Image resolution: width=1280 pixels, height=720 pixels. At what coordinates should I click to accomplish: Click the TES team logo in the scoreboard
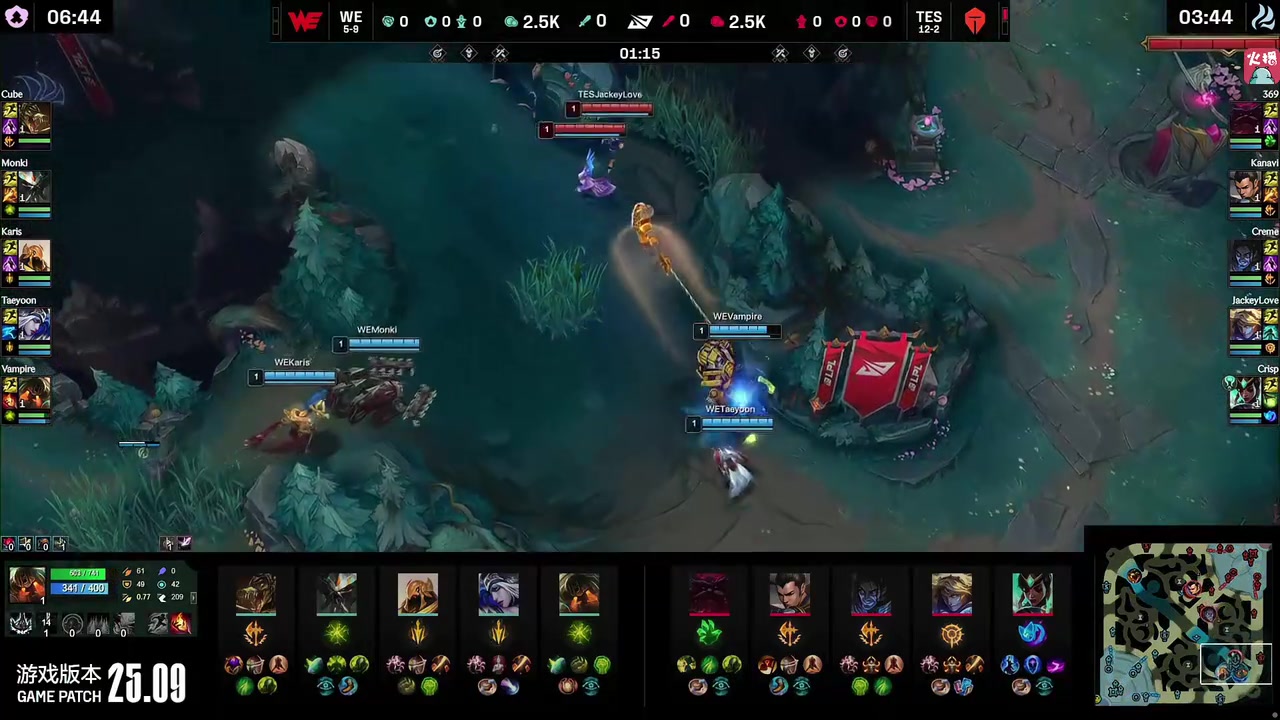[x=975, y=21]
